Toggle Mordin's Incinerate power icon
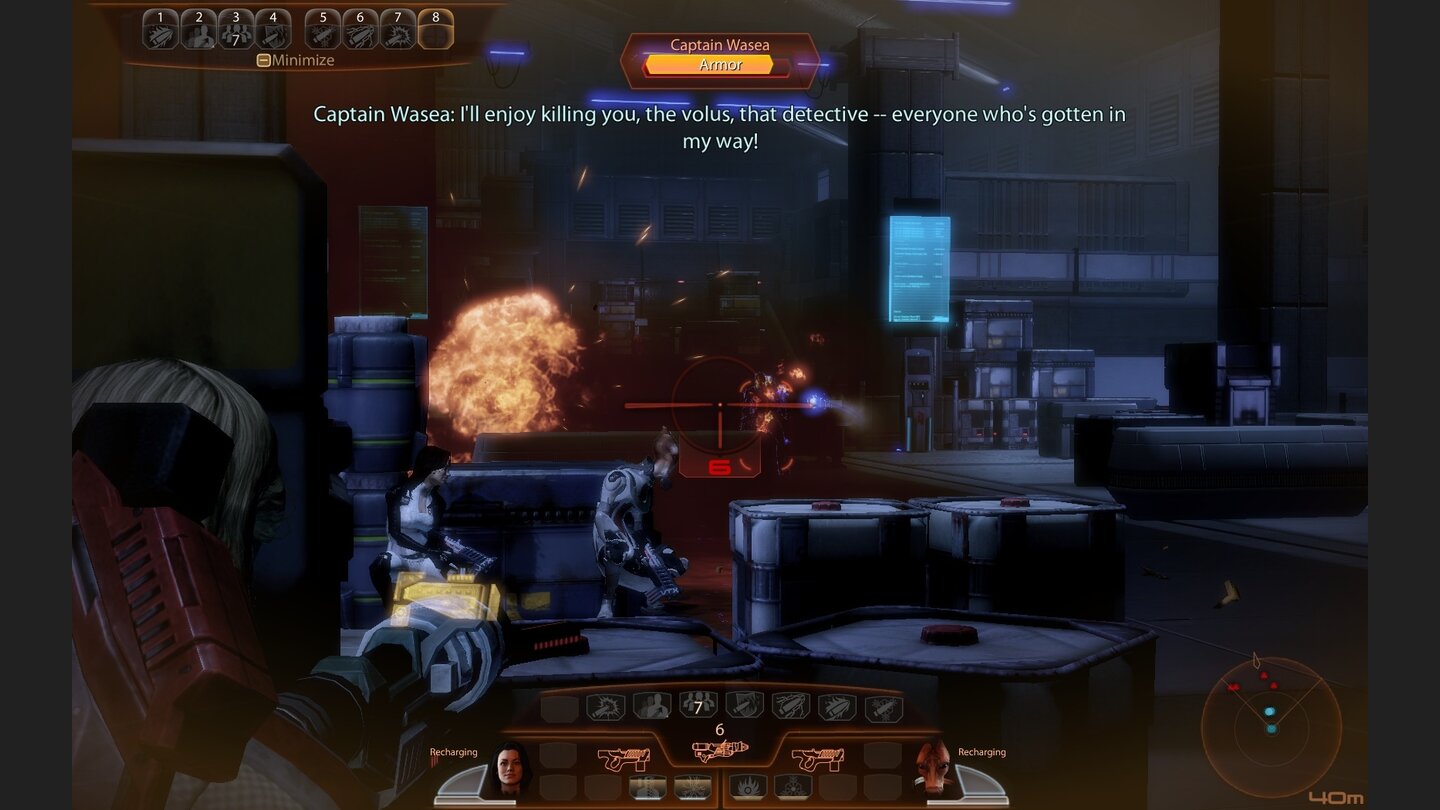 tap(749, 785)
